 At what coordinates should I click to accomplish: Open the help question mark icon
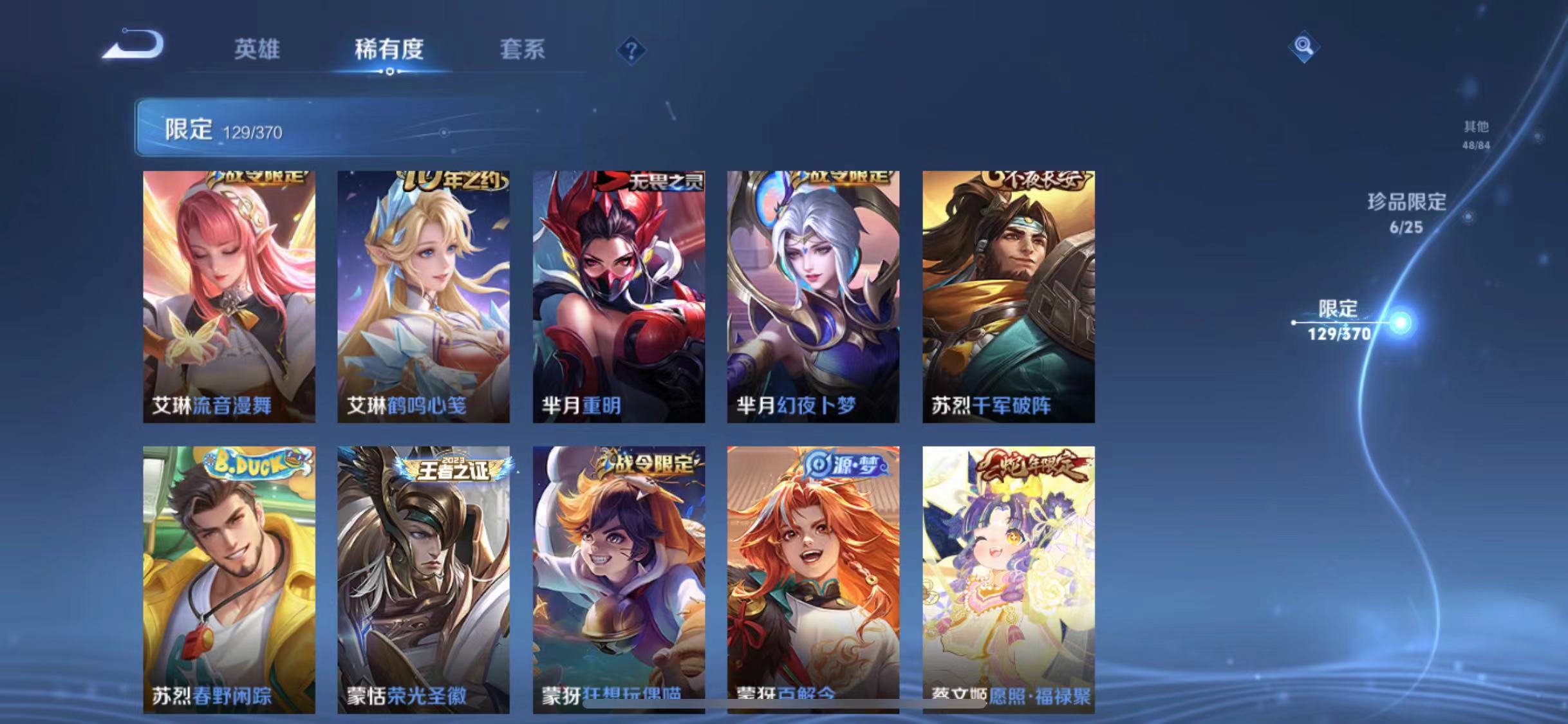coord(633,50)
